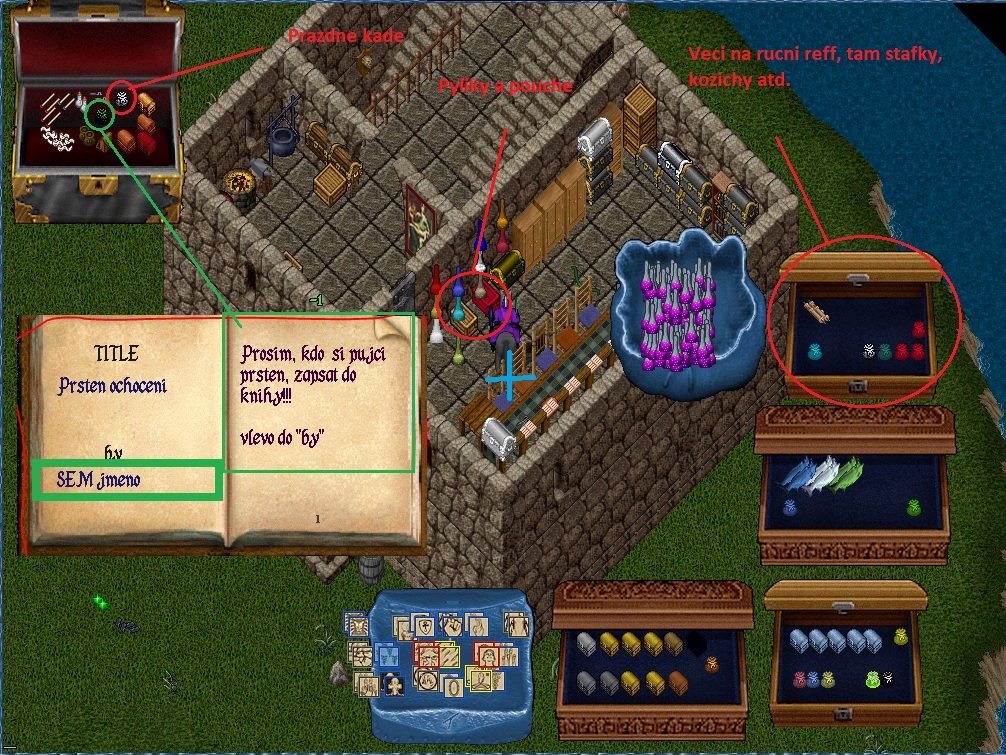This screenshot has width=1006, height=755.
Task: Select the brown wooden chest in the carved box
Action: (x=679, y=682)
